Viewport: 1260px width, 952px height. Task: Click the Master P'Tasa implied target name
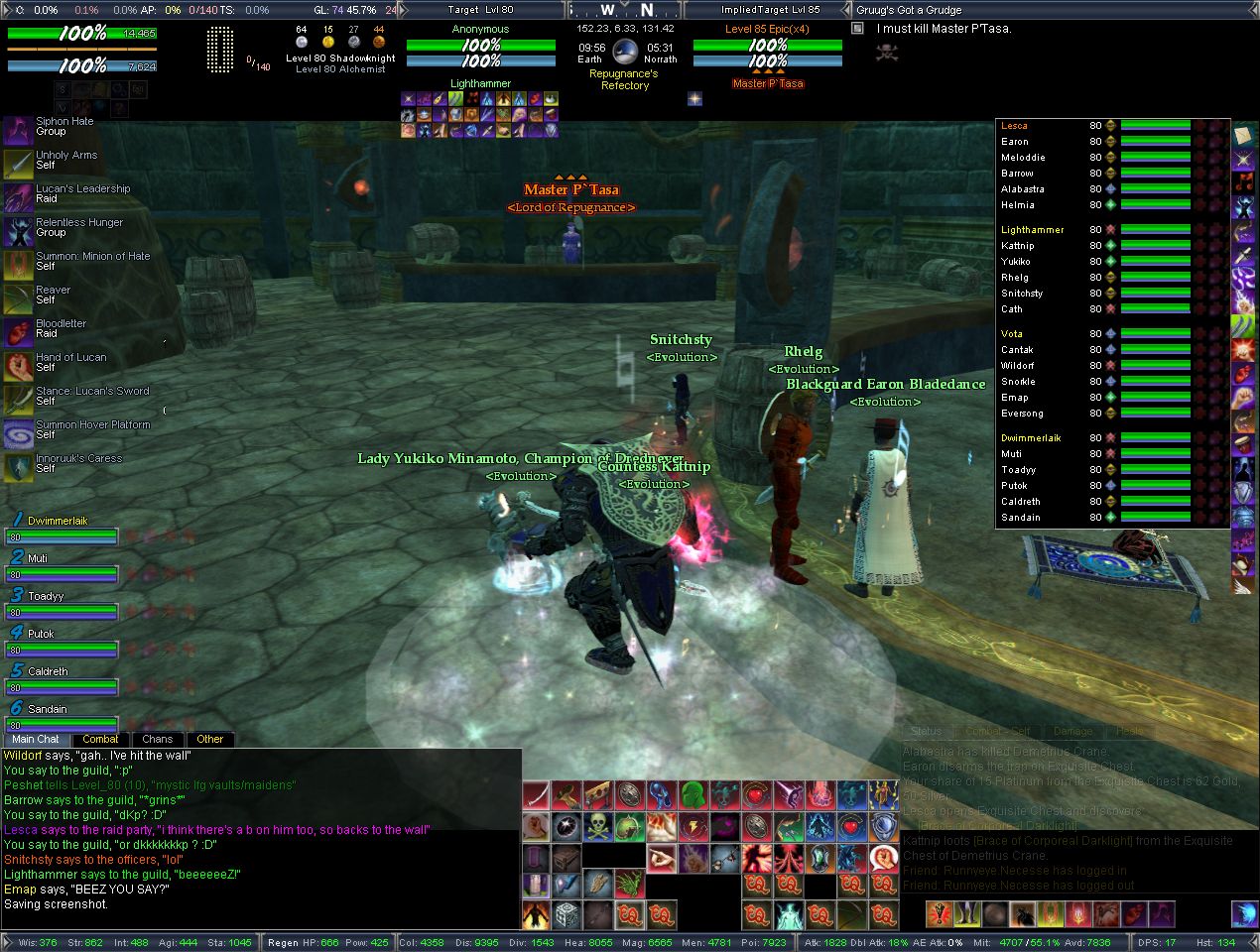click(767, 84)
